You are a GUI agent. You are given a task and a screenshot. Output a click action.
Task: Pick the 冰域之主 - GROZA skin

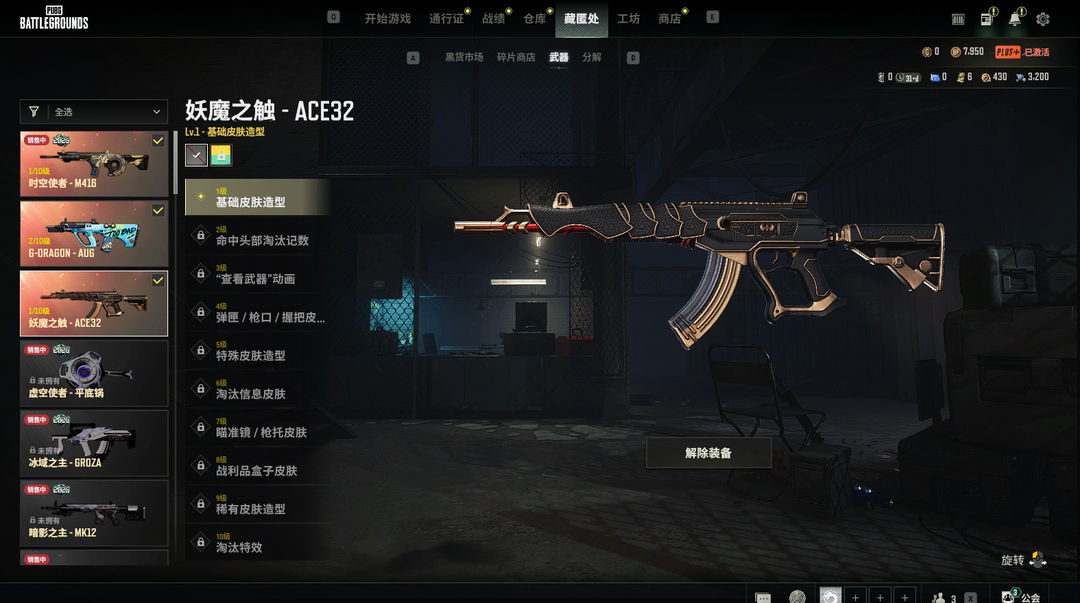(94, 443)
